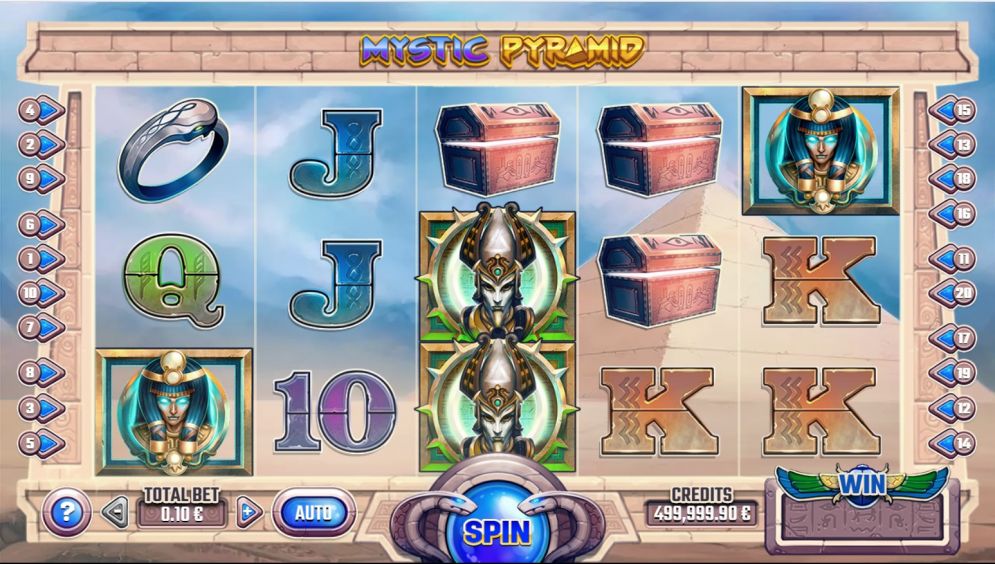Image resolution: width=995 pixels, height=564 pixels.
Task: Decrease total bet with the left arrow
Action: coord(116,514)
